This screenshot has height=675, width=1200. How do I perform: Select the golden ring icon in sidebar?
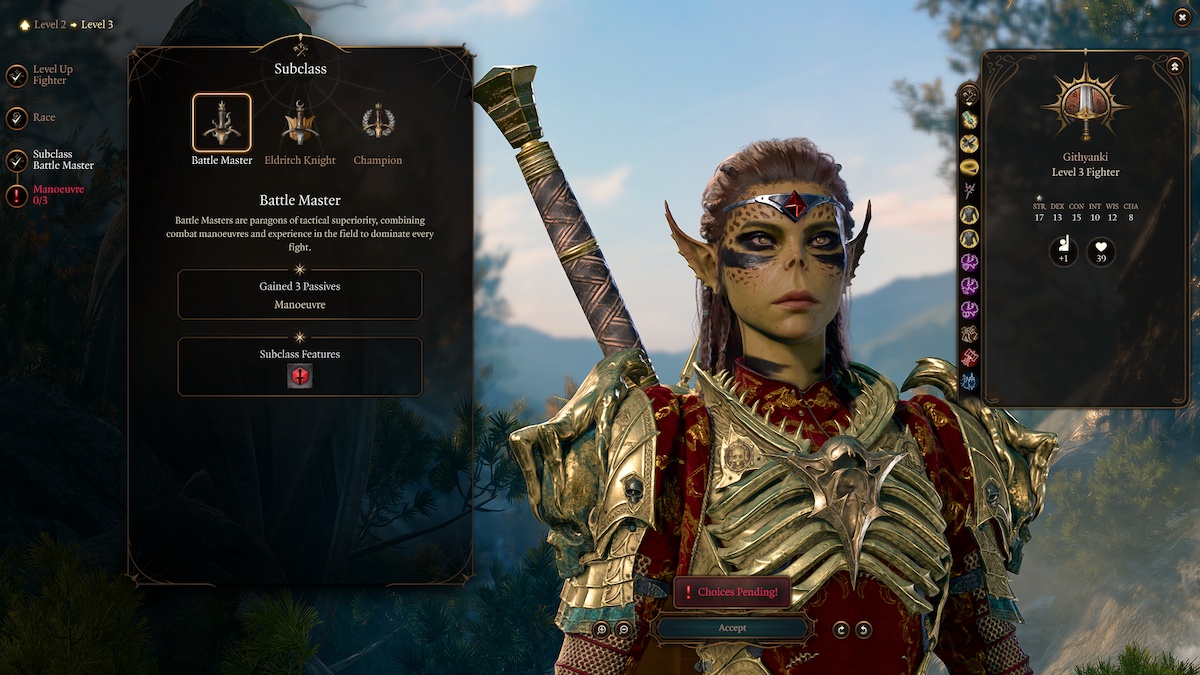[x=969, y=167]
